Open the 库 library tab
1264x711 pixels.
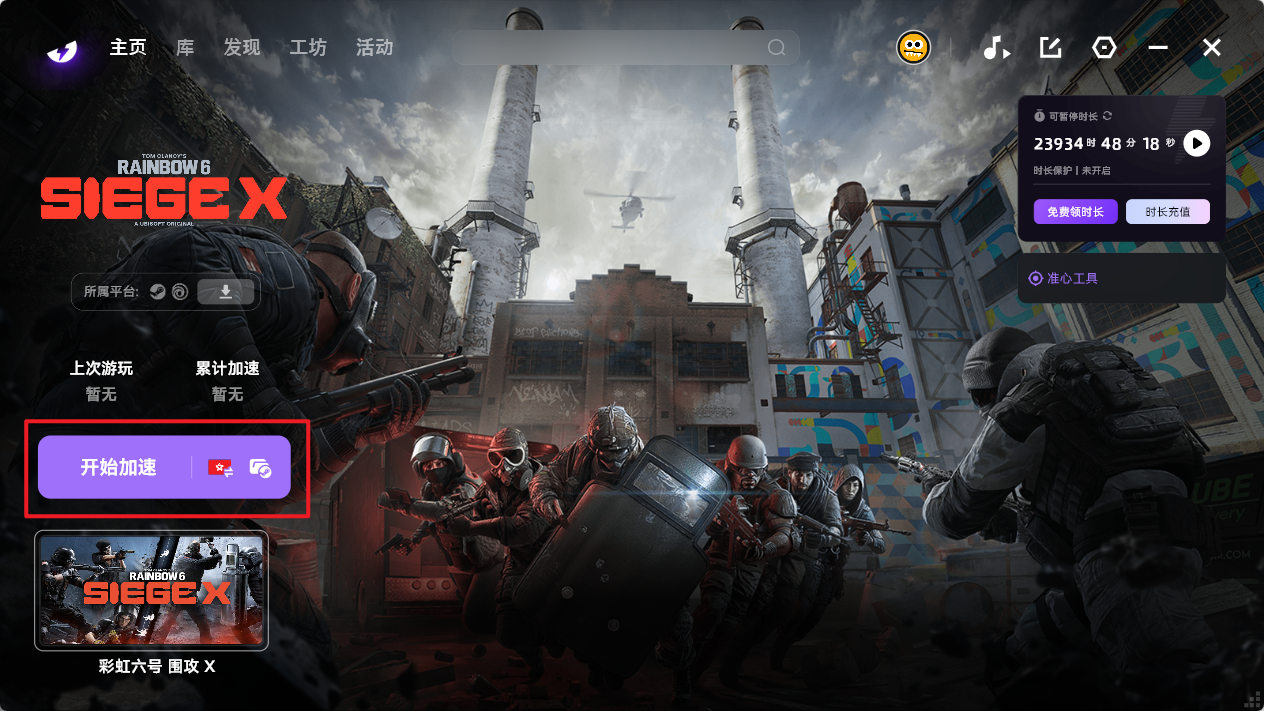tap(185, 48)
